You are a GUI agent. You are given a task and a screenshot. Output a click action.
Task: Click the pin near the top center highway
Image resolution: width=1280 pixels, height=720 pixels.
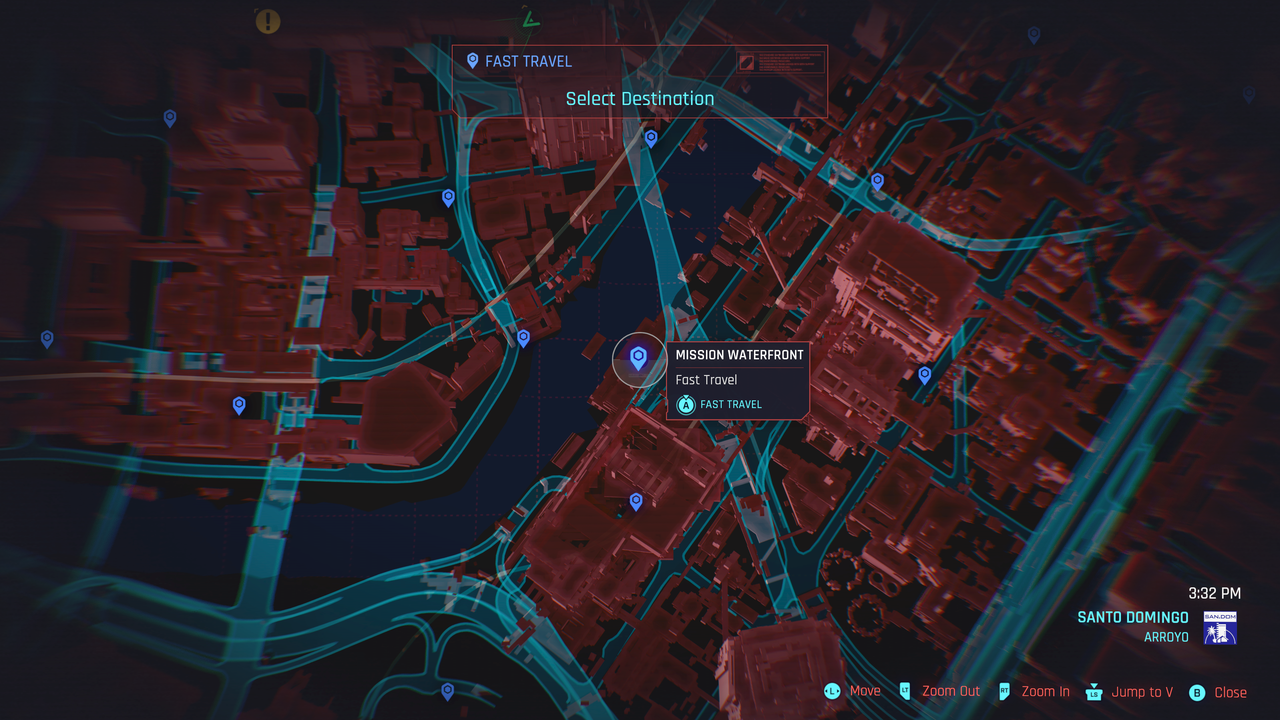click(x=651, y=139)
